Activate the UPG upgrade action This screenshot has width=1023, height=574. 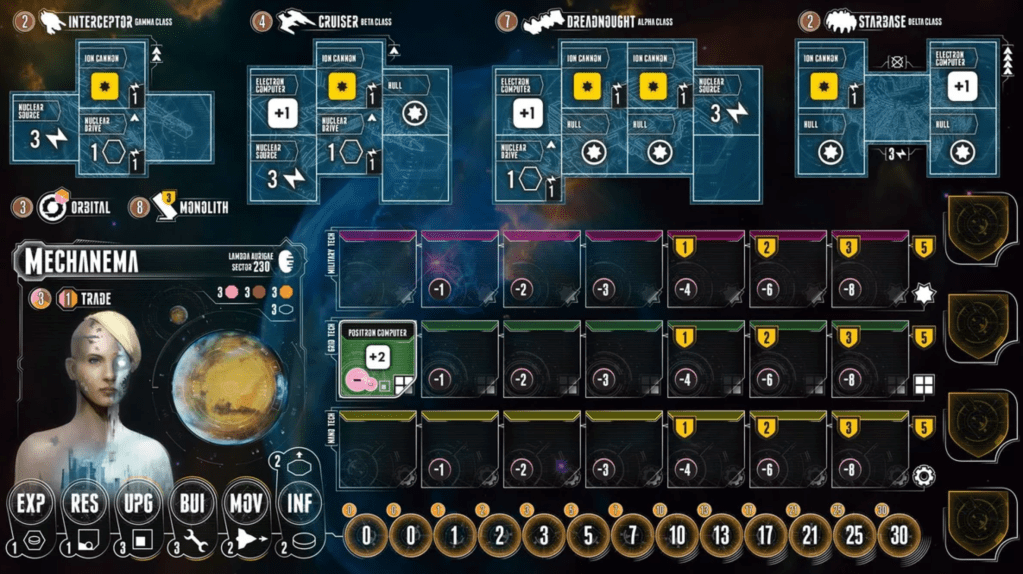[x=138, y=503]
